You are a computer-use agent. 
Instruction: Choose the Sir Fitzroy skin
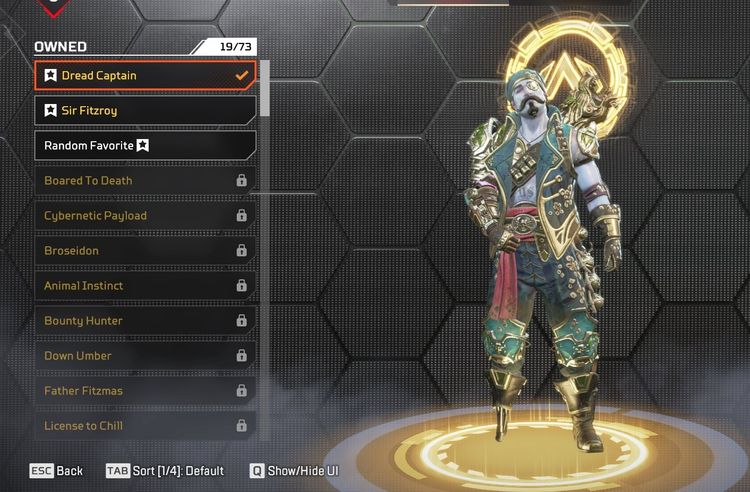tap(145, 111)
